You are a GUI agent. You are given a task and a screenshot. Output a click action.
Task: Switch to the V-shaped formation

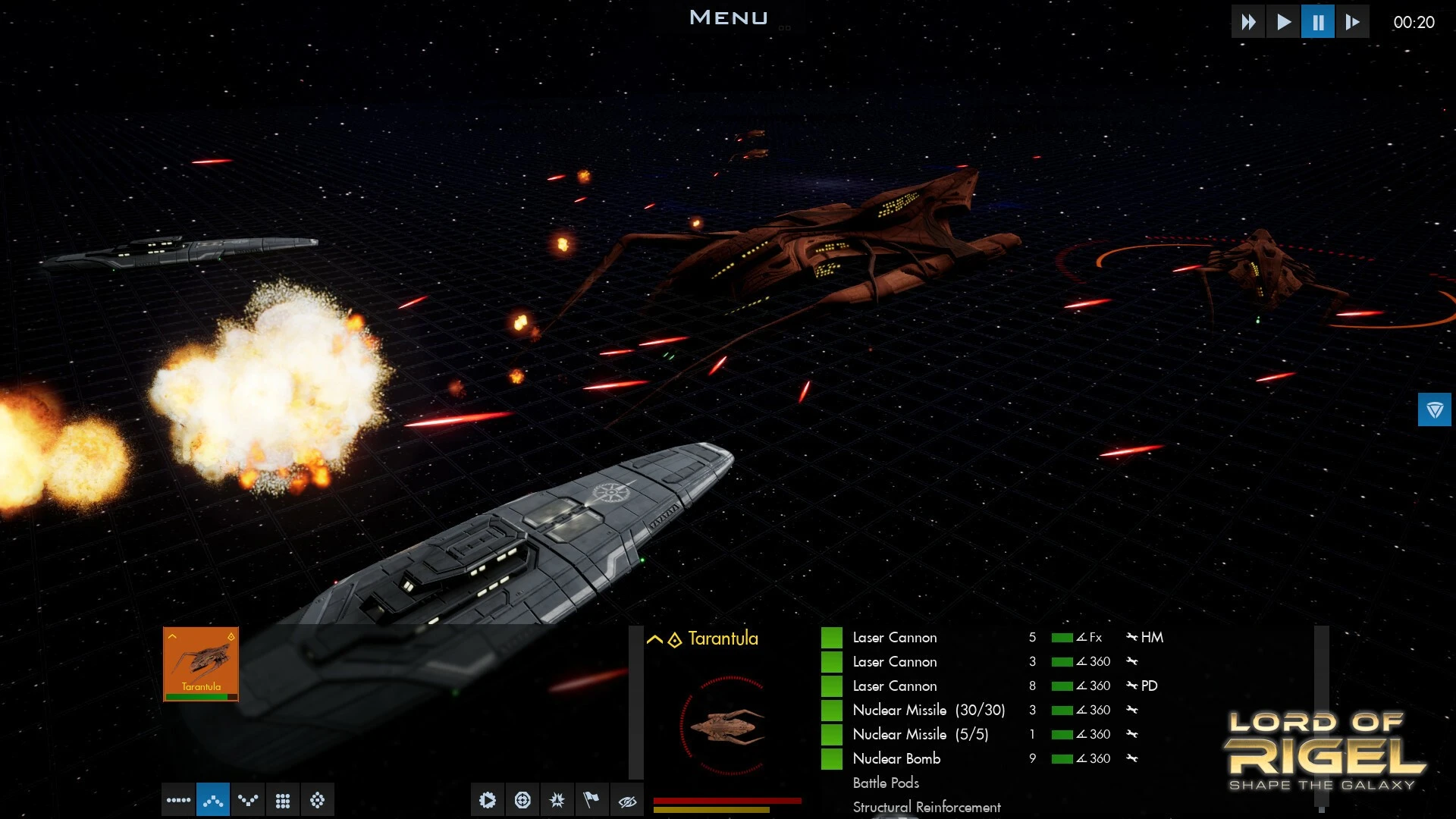pyautogui.click(x=248, y=800)
